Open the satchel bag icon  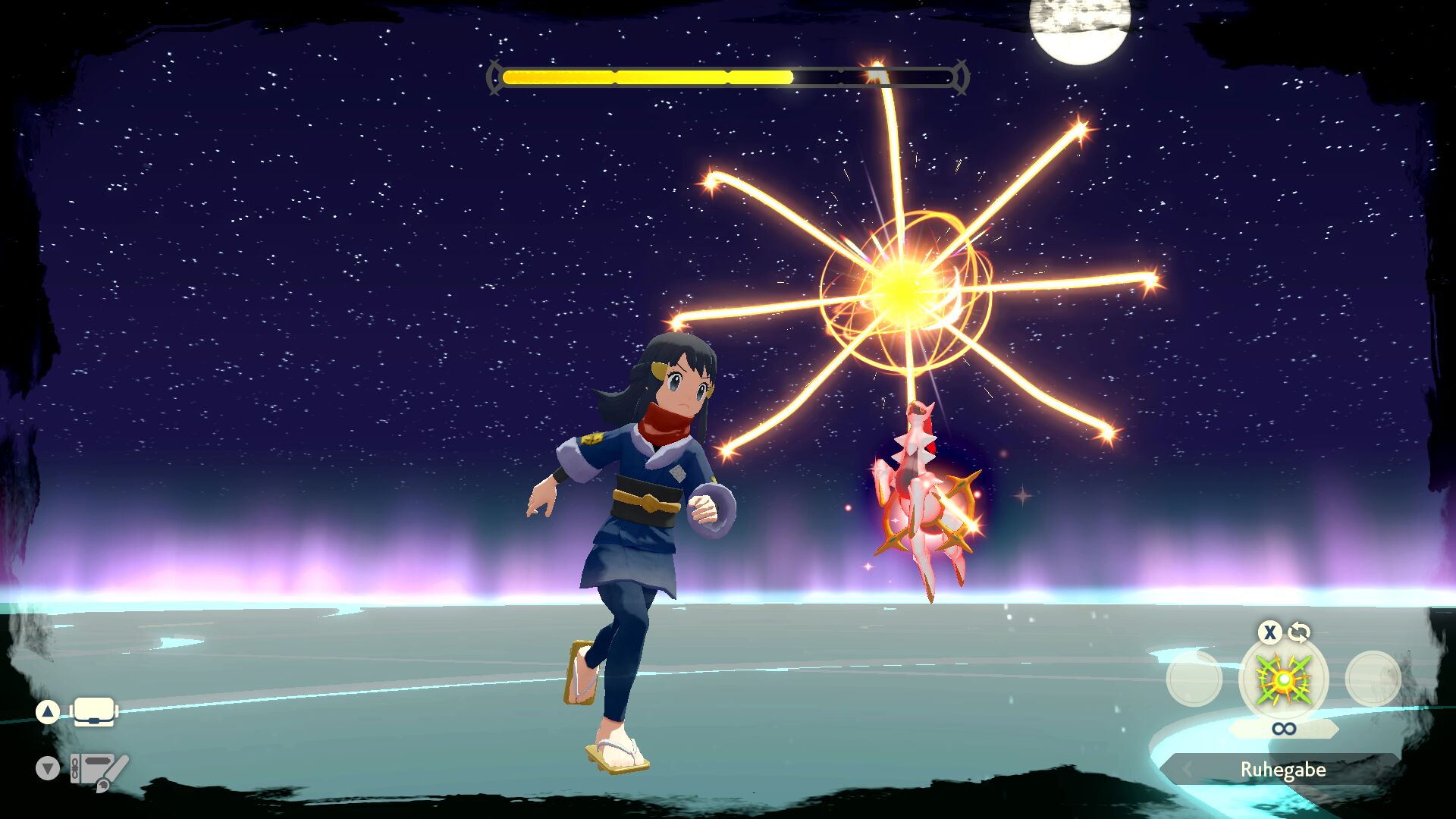coord(94,712)
